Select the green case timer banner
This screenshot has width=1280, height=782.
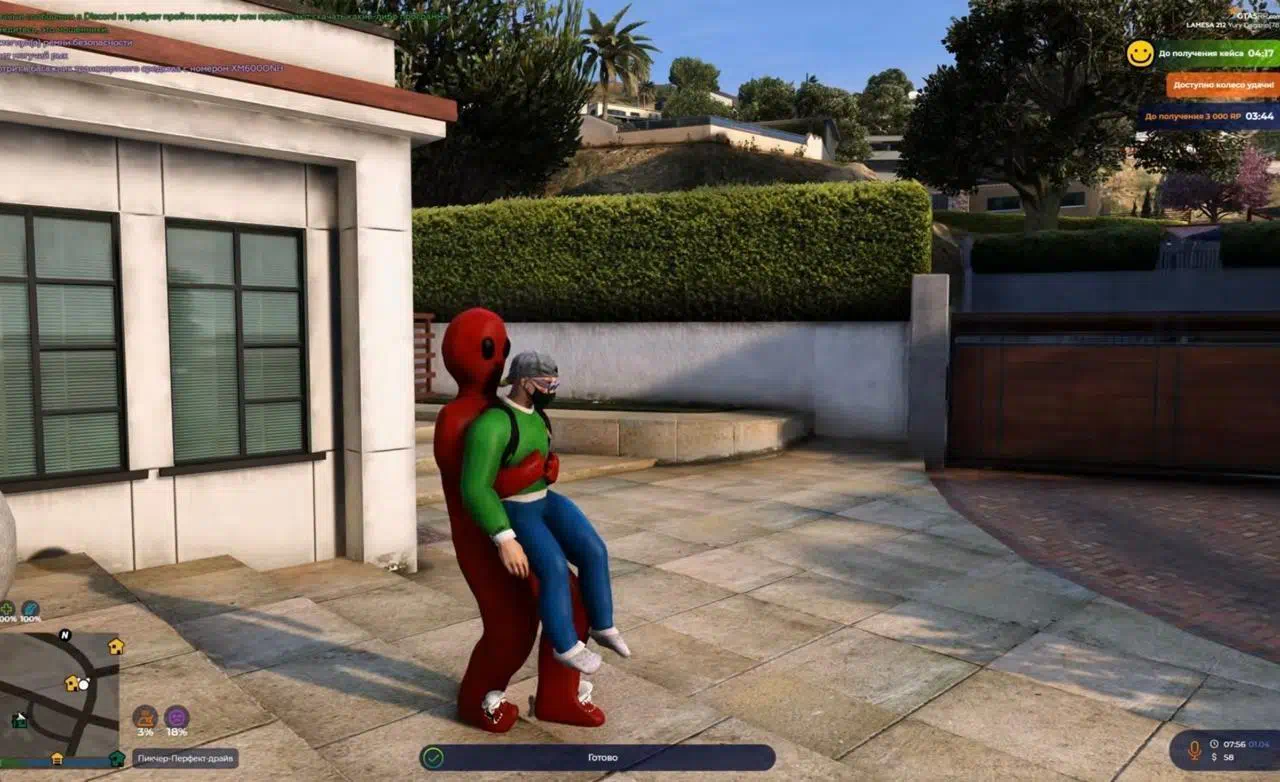point(1216,54)
